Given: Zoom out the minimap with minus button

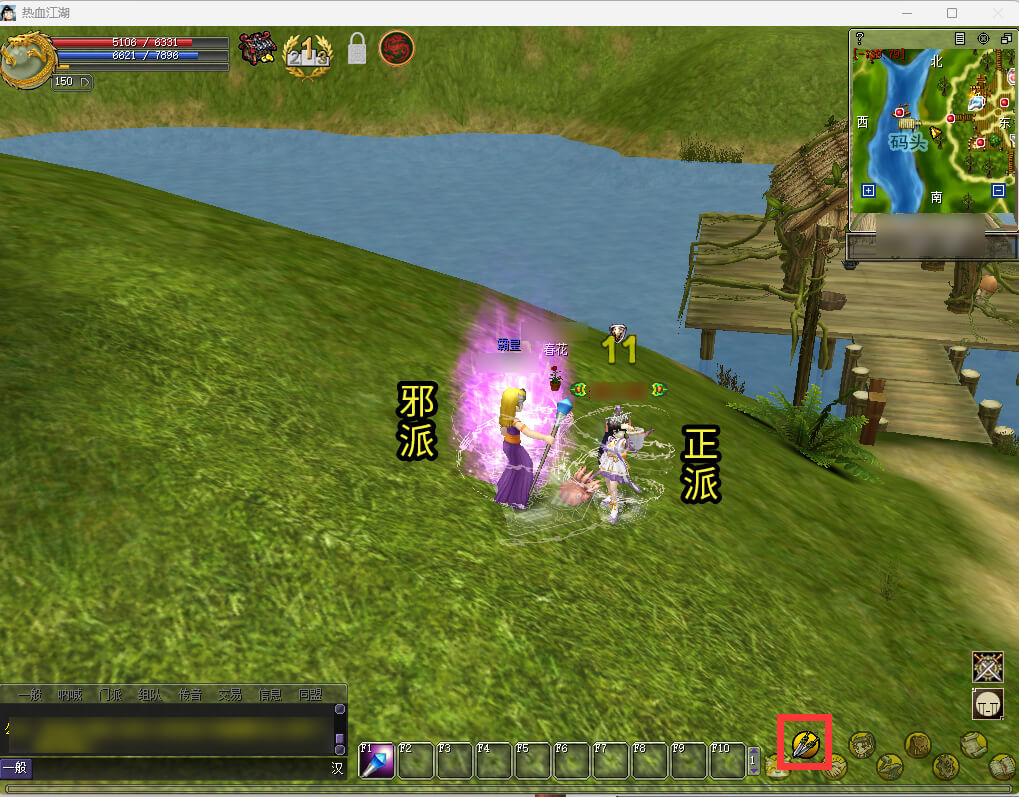Looking at the screenshot, I should pos(998,190).
